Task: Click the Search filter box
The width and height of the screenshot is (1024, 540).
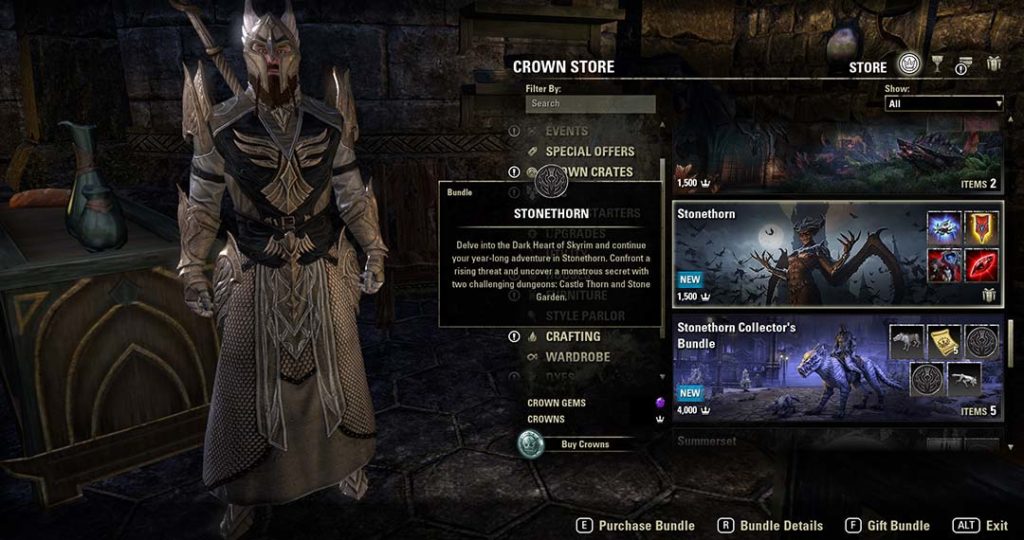Action: click(x=591, y=104)
